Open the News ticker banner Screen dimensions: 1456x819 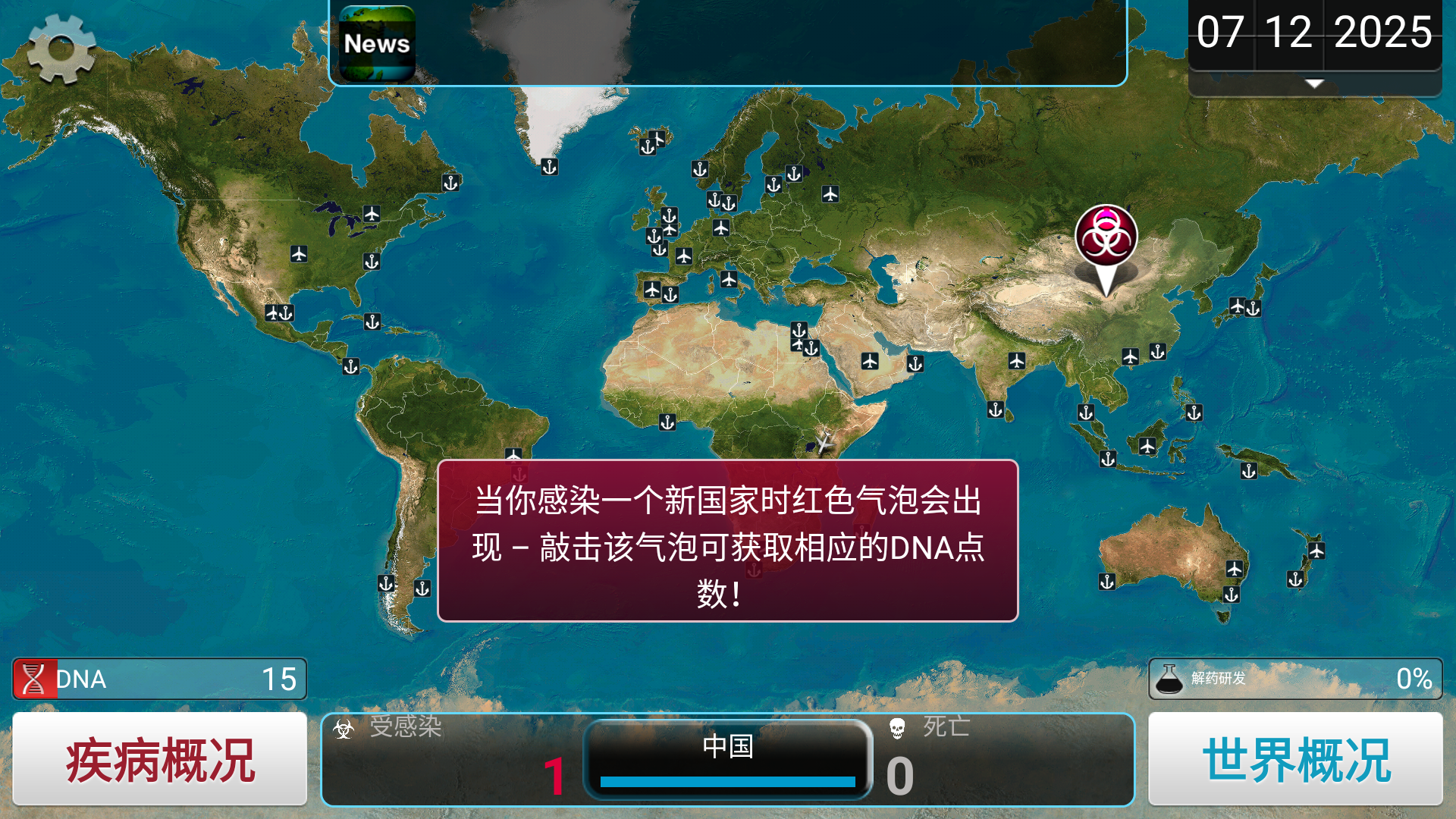[x=377, y=43]
